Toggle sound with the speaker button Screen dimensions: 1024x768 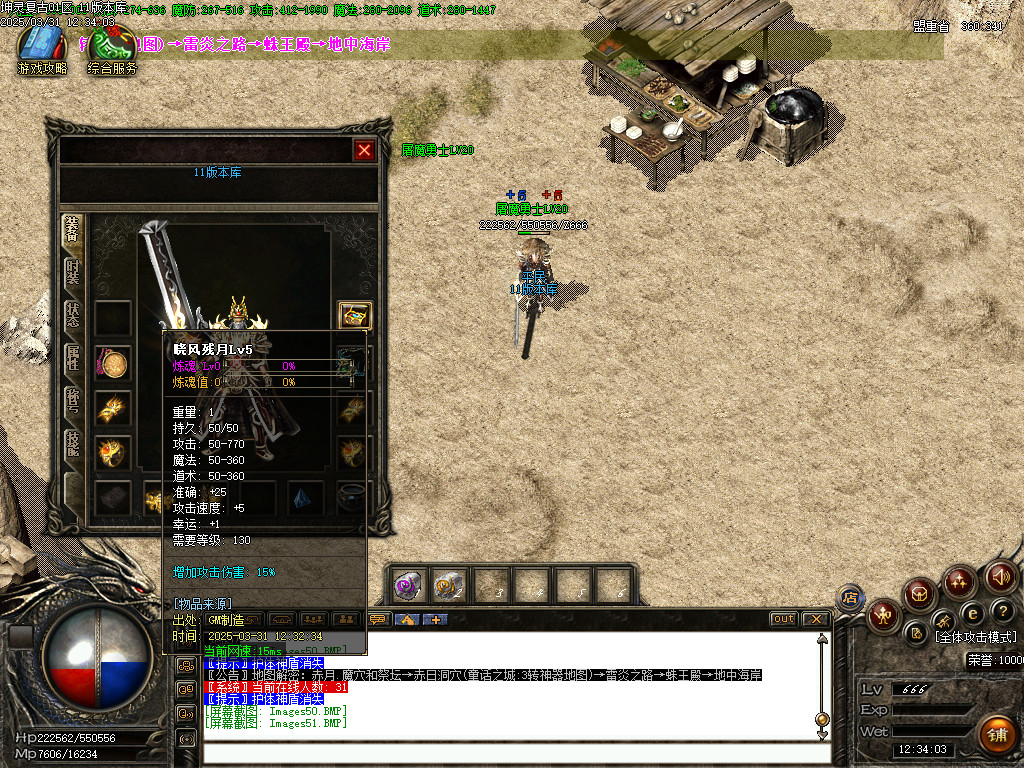[x=1001, y=577]
